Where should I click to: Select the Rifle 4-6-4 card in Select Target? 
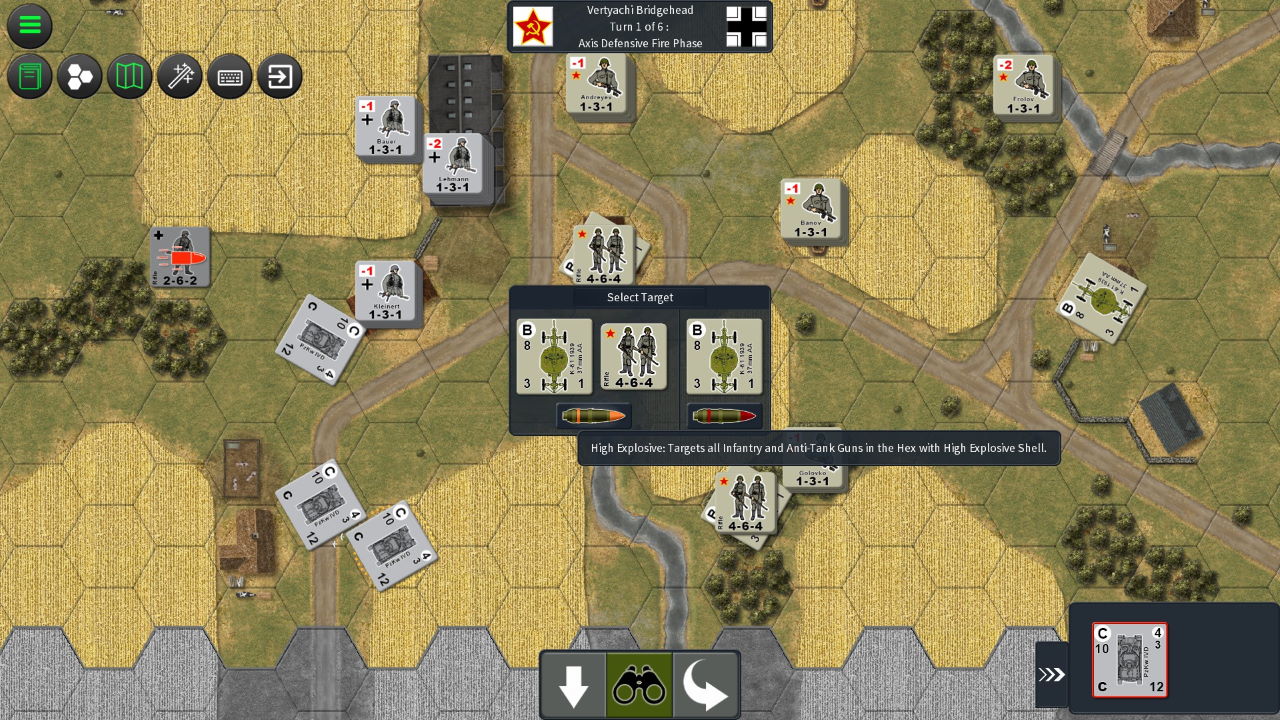pyautogui.click(x=634, y=357)
